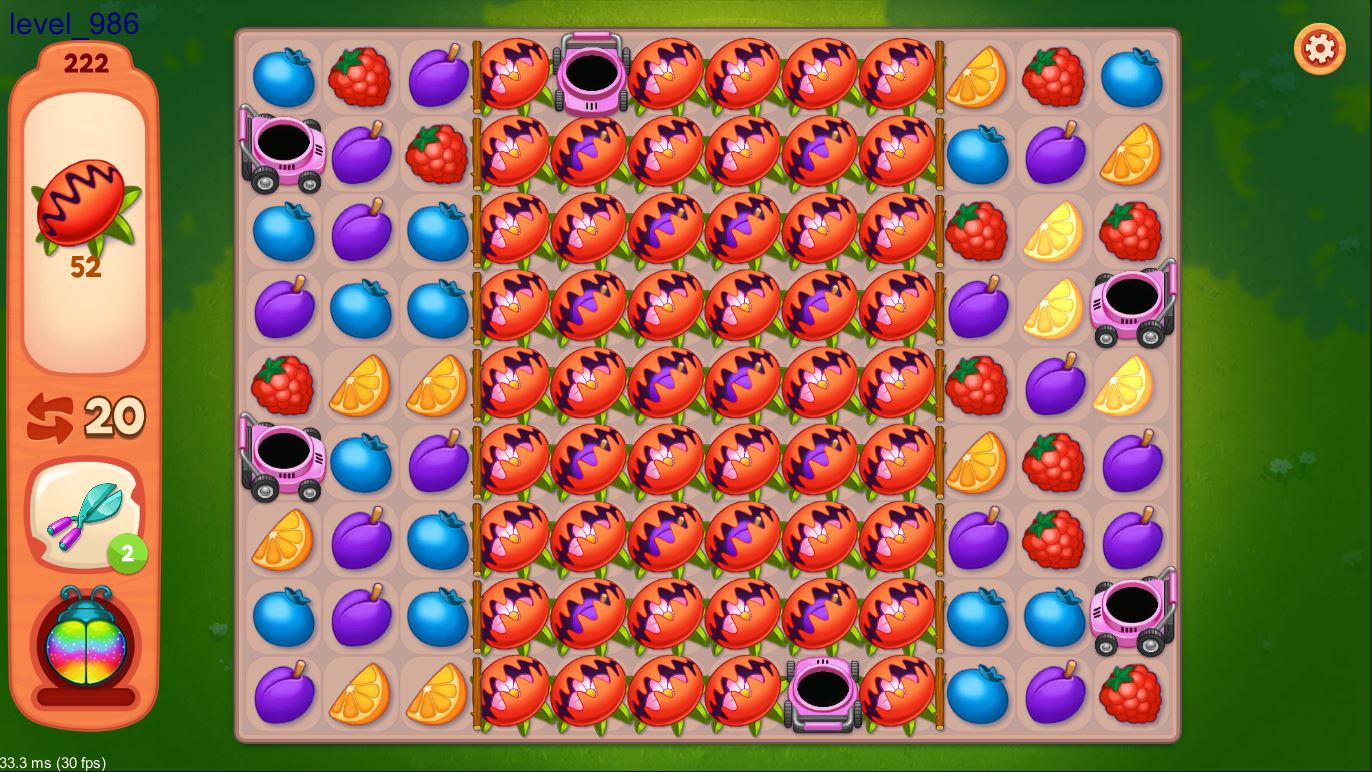Select the plum tile in the board's bottom-left corner
The width and height of the screenshot is (1372, 772).
tap(284, 692)
